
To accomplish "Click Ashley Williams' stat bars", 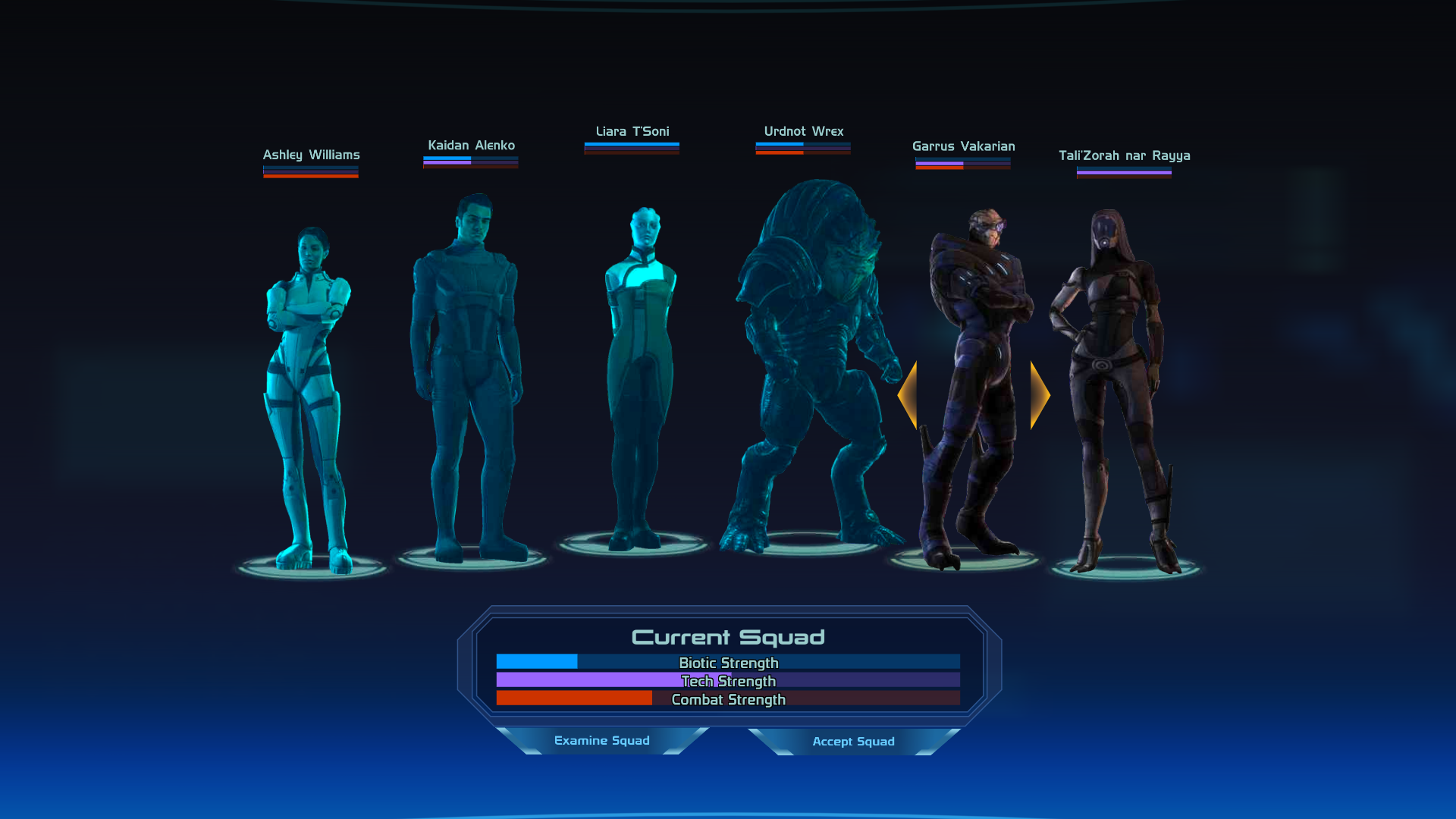I will (310, 171).
